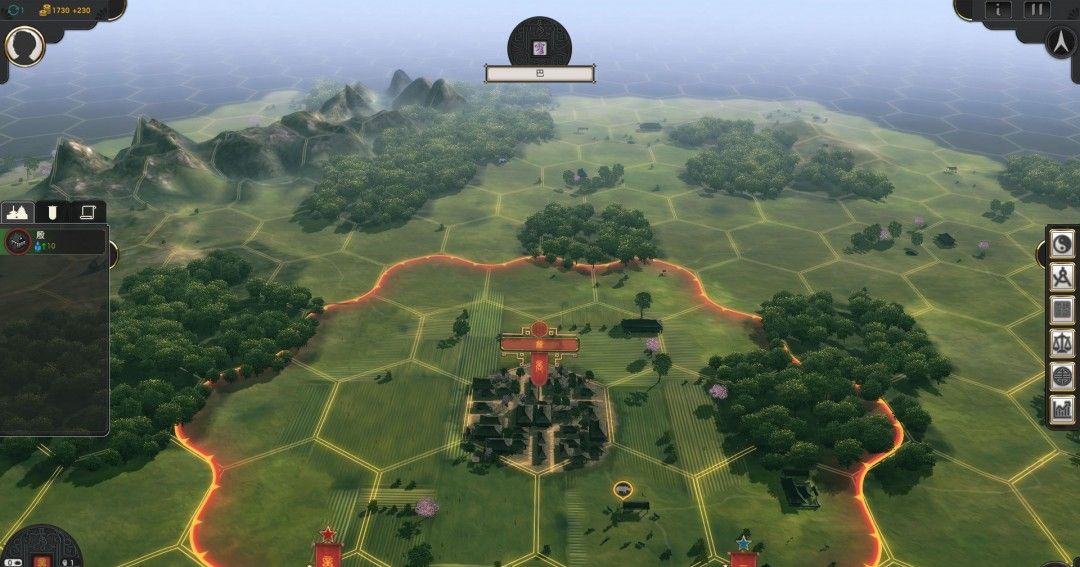The width and height of the screenshot is (1080, 567).
Task: Open the square grid panel
Action: pyautogui.click(x=1062, y=310)
